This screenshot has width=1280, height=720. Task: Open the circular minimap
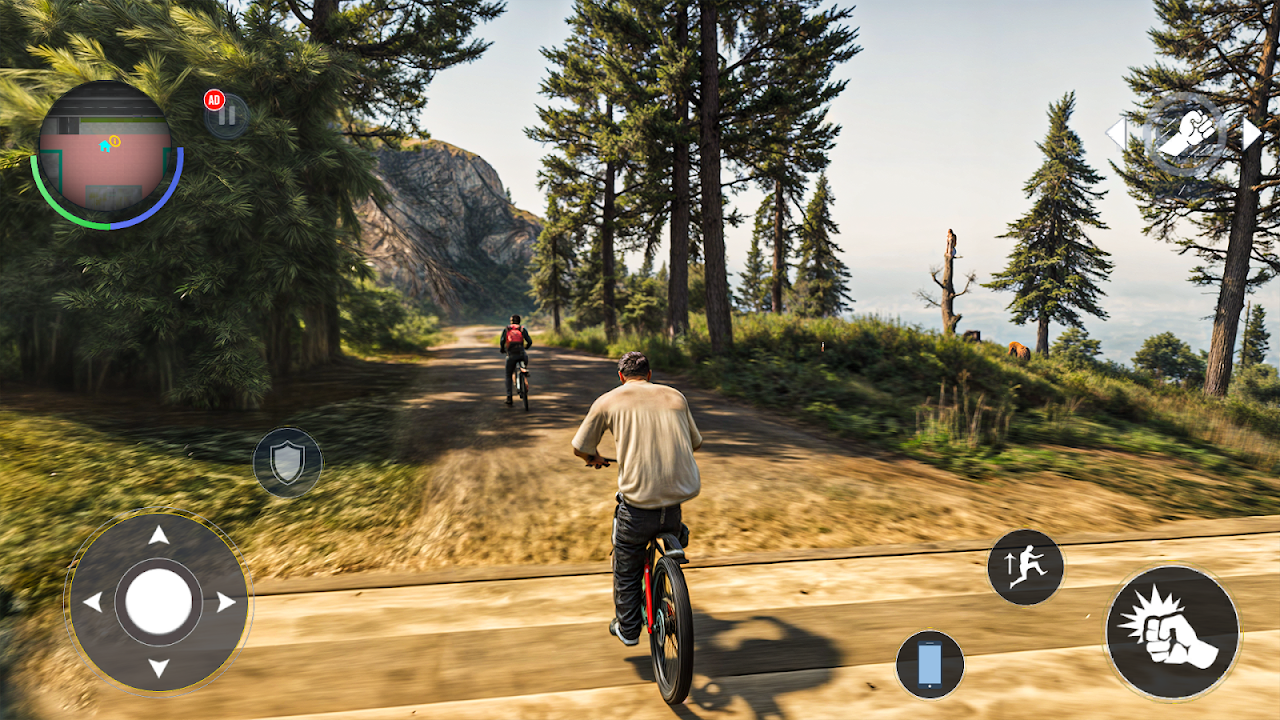click(x=103, y=150)
